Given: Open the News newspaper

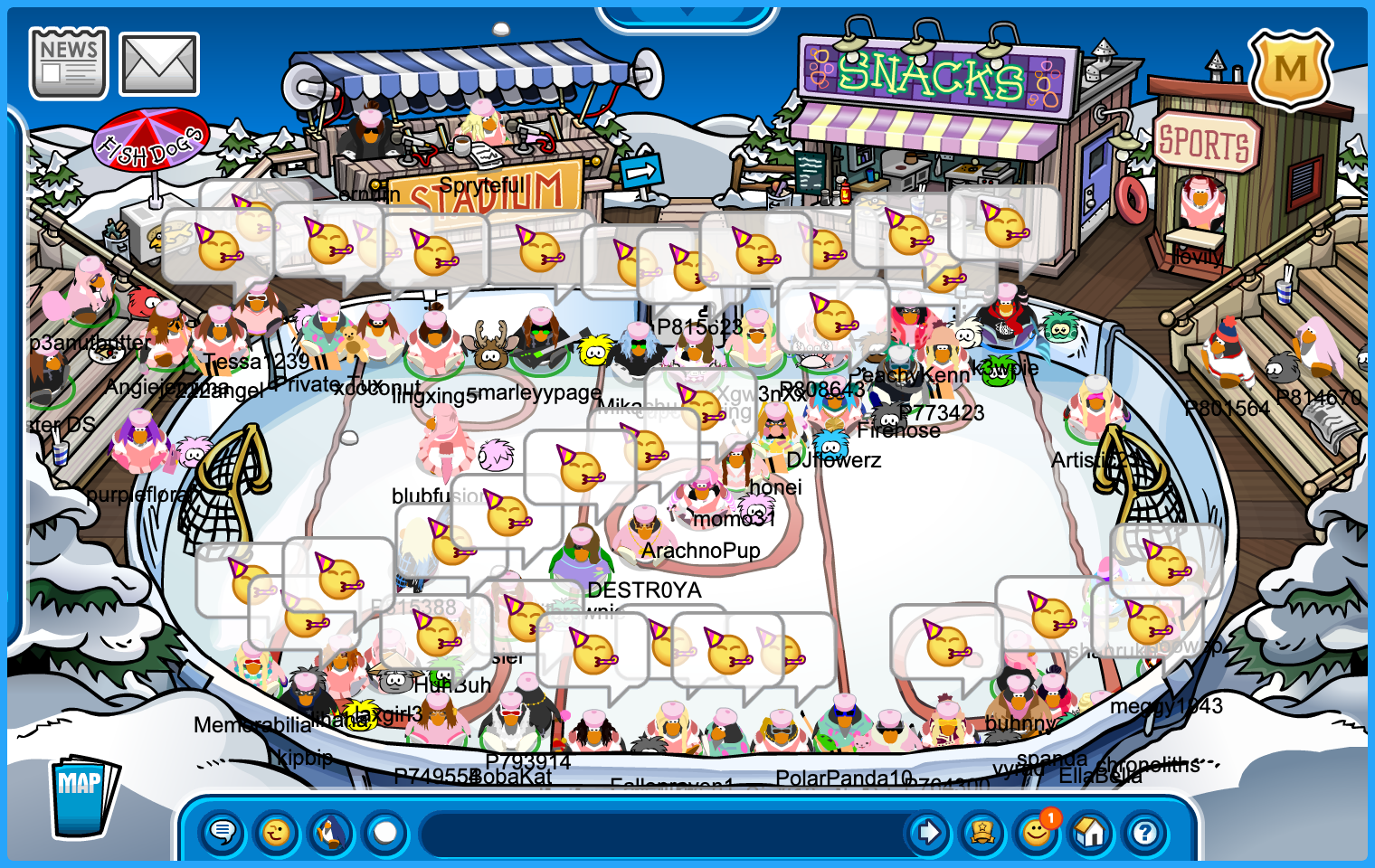Looking at the screenshot, I should (x=69, y=62).
